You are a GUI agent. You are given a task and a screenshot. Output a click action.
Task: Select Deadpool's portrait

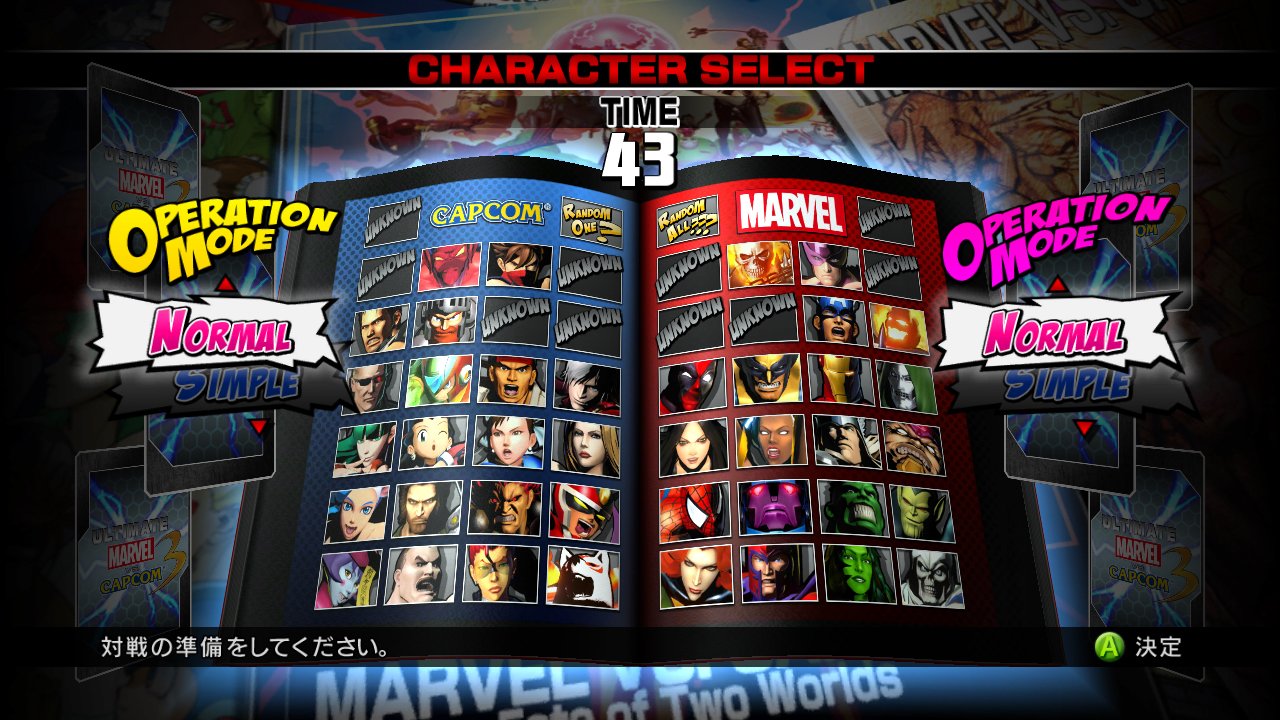[692, 386]
